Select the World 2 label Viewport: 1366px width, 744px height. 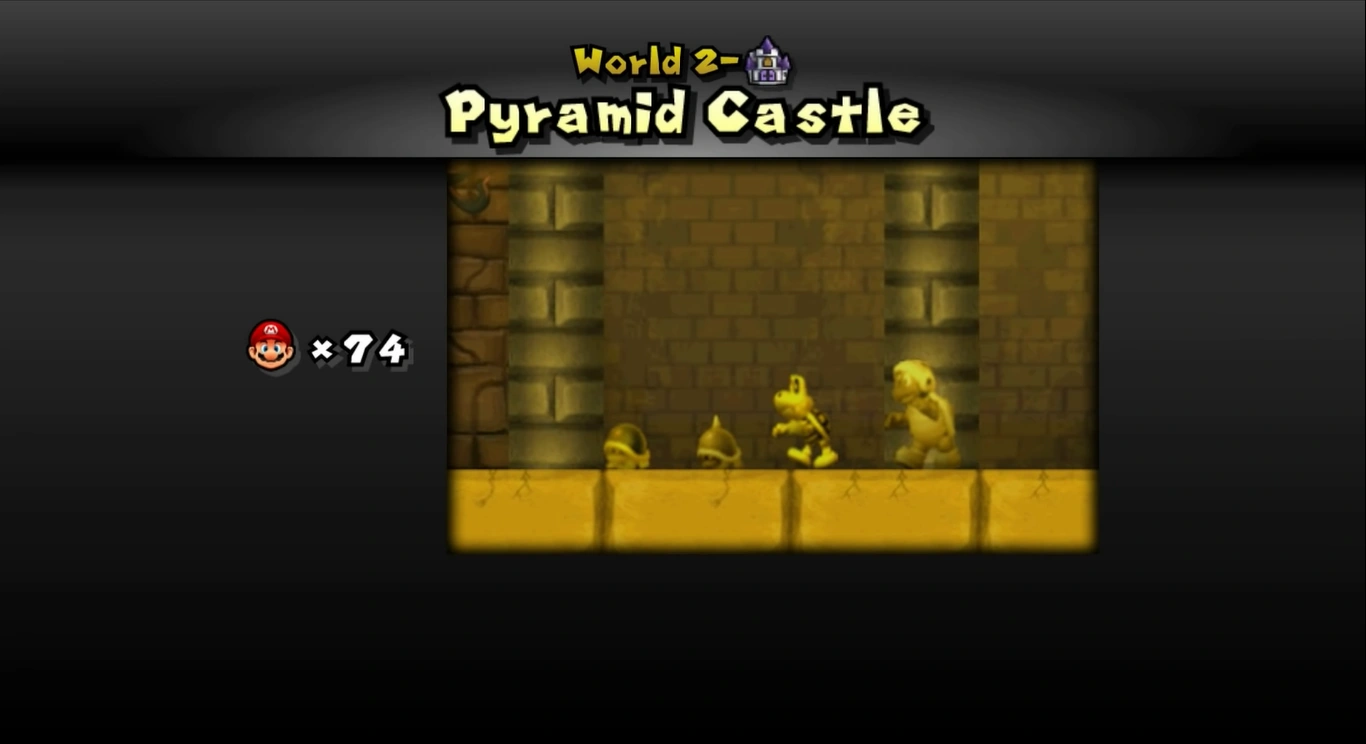(650, 60)
